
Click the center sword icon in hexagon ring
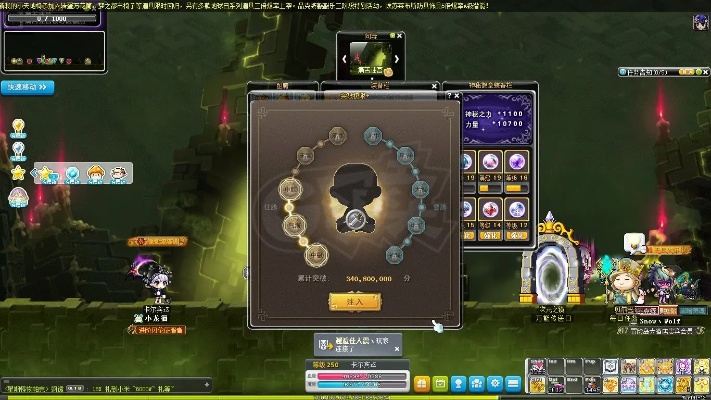354,218
